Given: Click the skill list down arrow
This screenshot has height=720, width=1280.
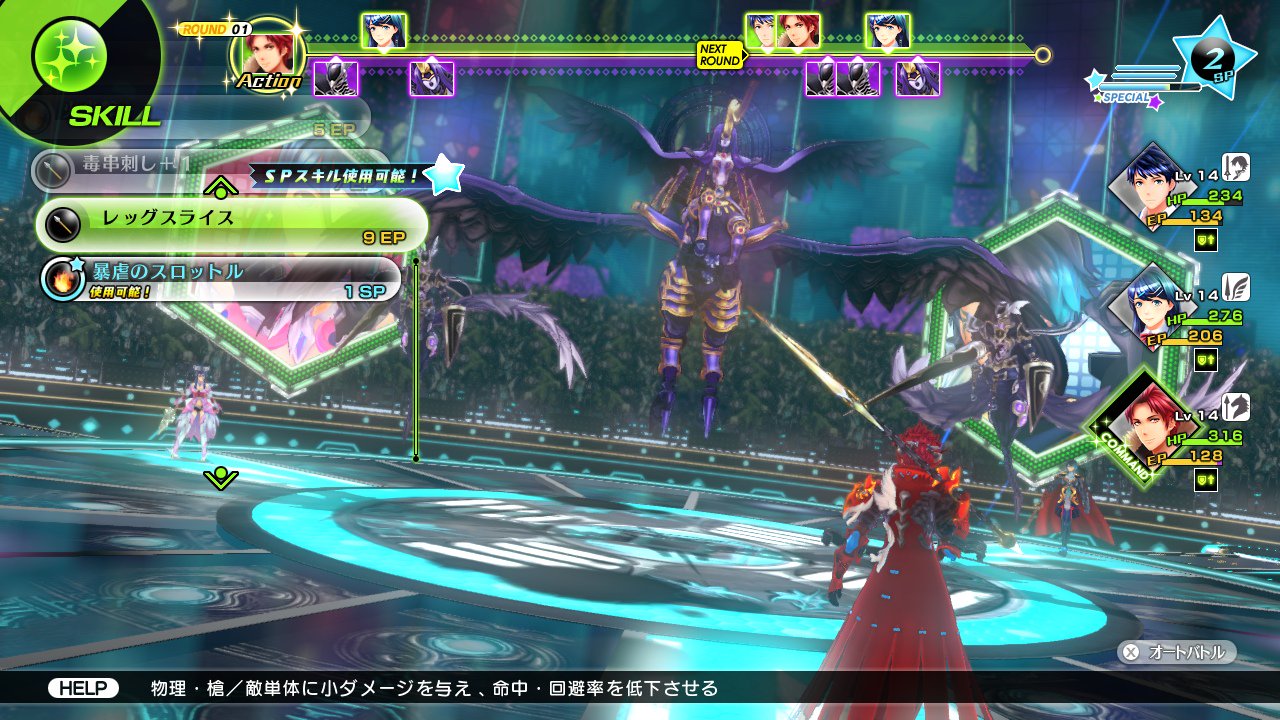Looking at the screenshot, I should (220, 477).
